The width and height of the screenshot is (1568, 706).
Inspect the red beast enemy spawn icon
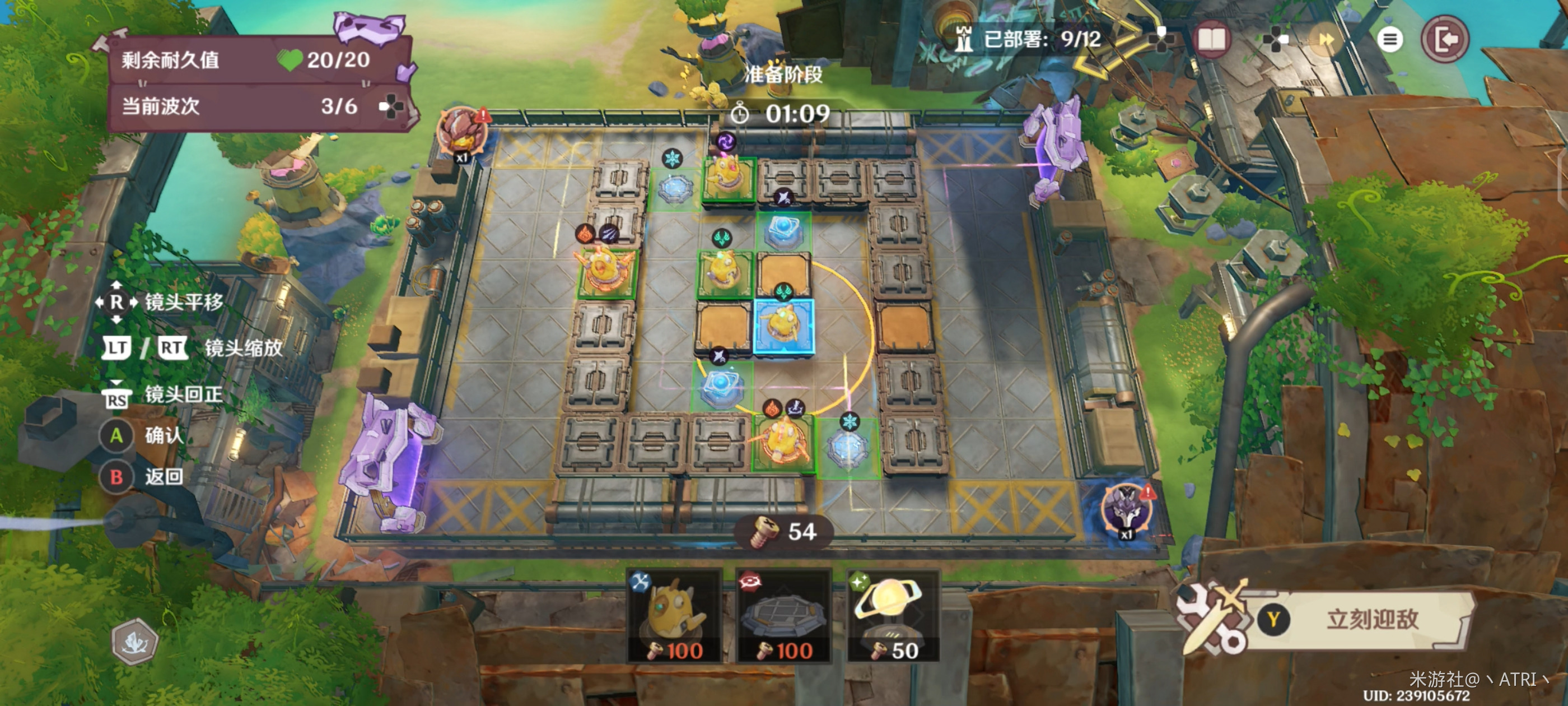pyautogui.click(x=462, y=132)
